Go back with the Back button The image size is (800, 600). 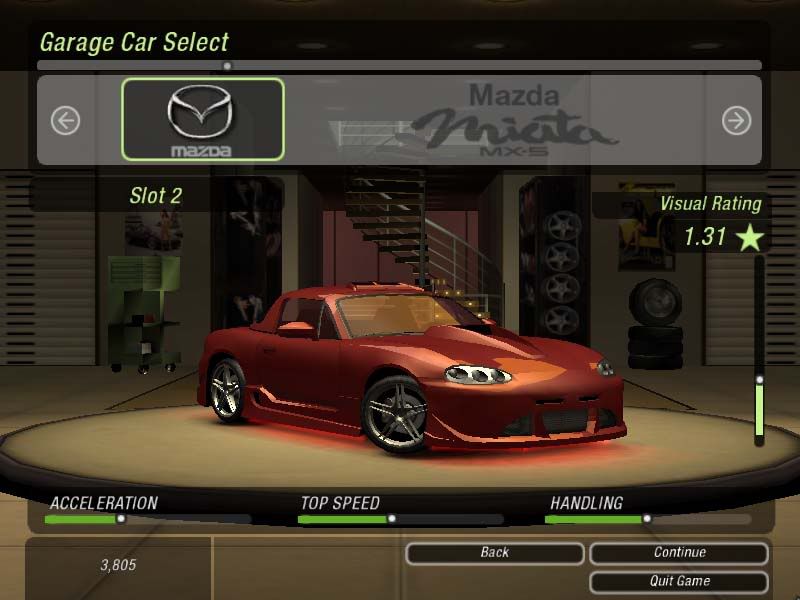(x=494, y=553)
